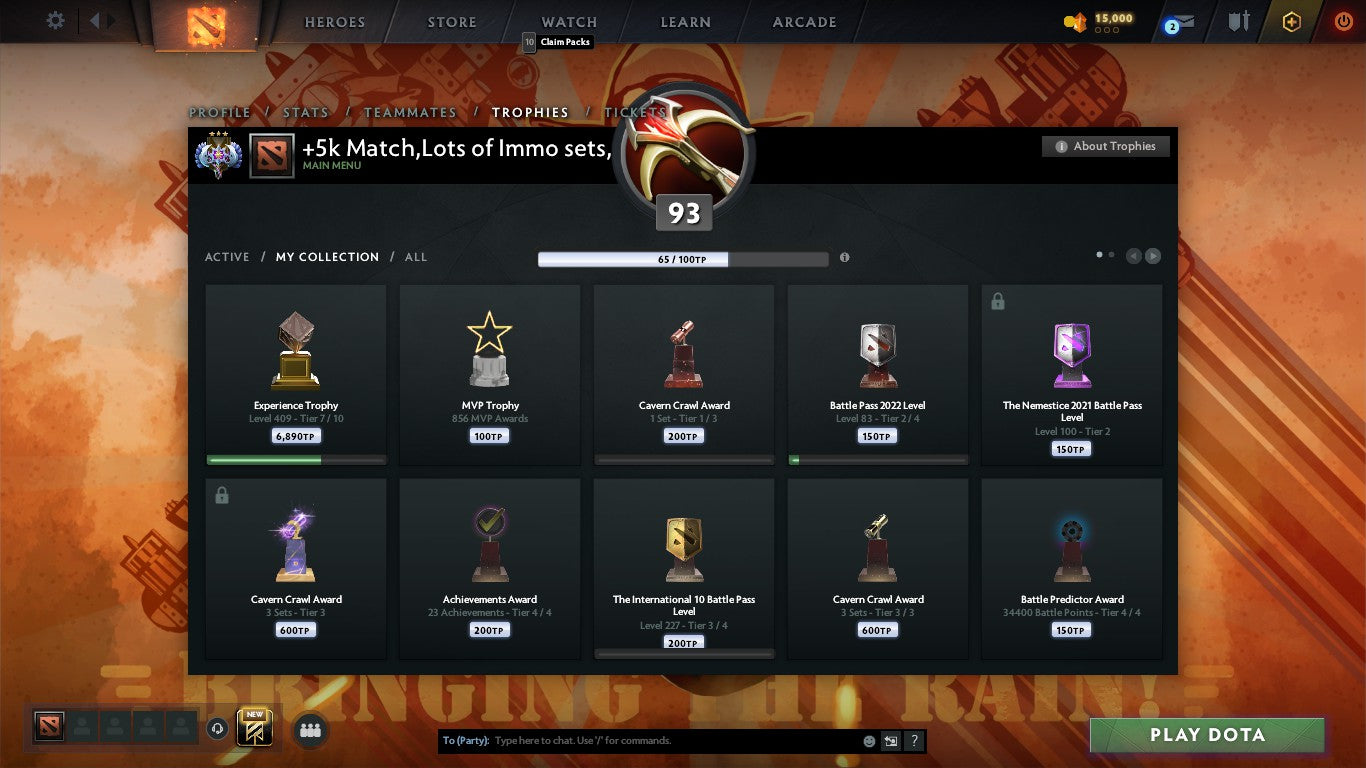Click the NEW battle pass icon
1366x768 pixels.
pyautogui.click(x=253, y=728)
